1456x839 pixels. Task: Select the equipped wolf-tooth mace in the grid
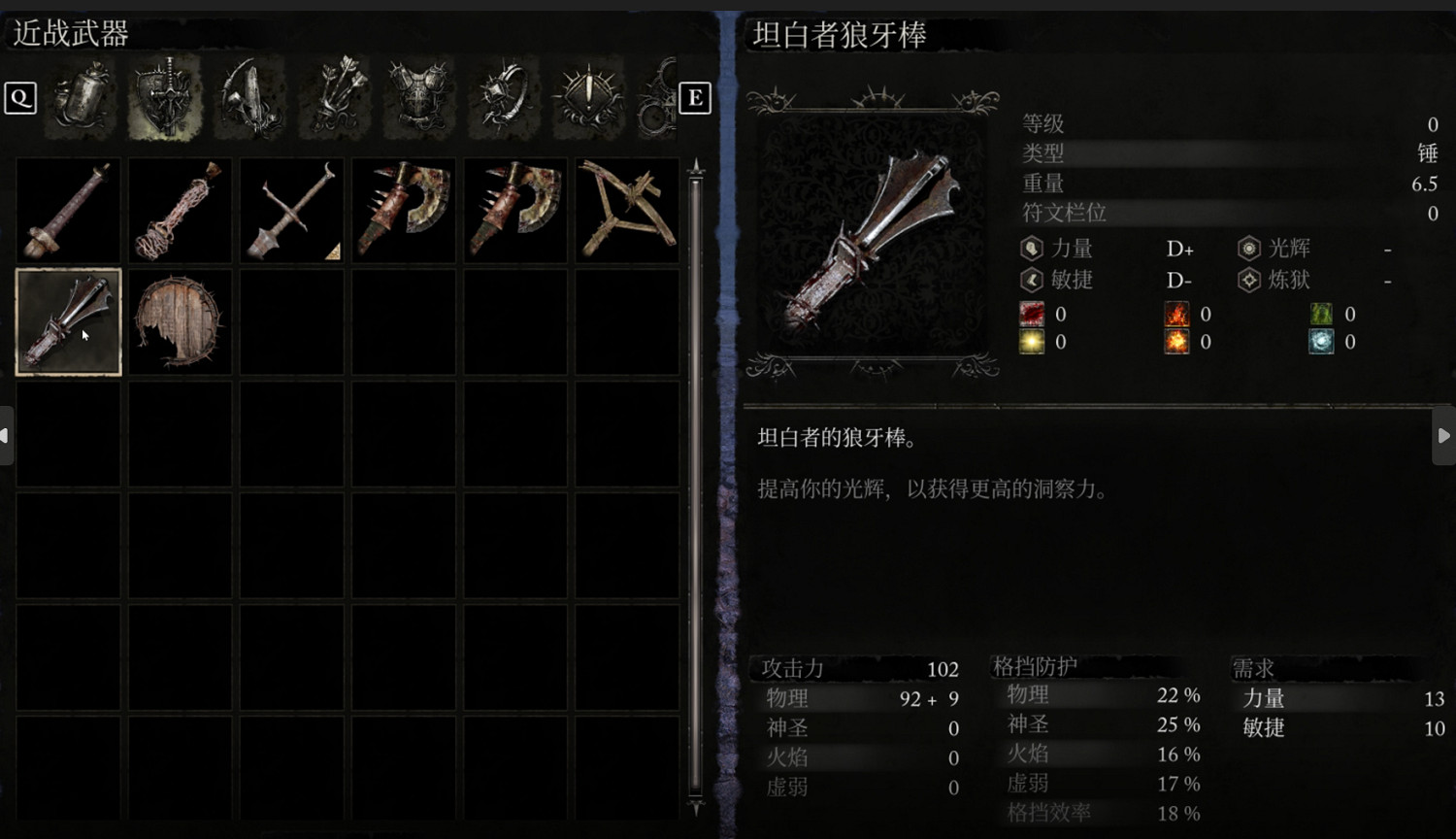tap(67, 320)
